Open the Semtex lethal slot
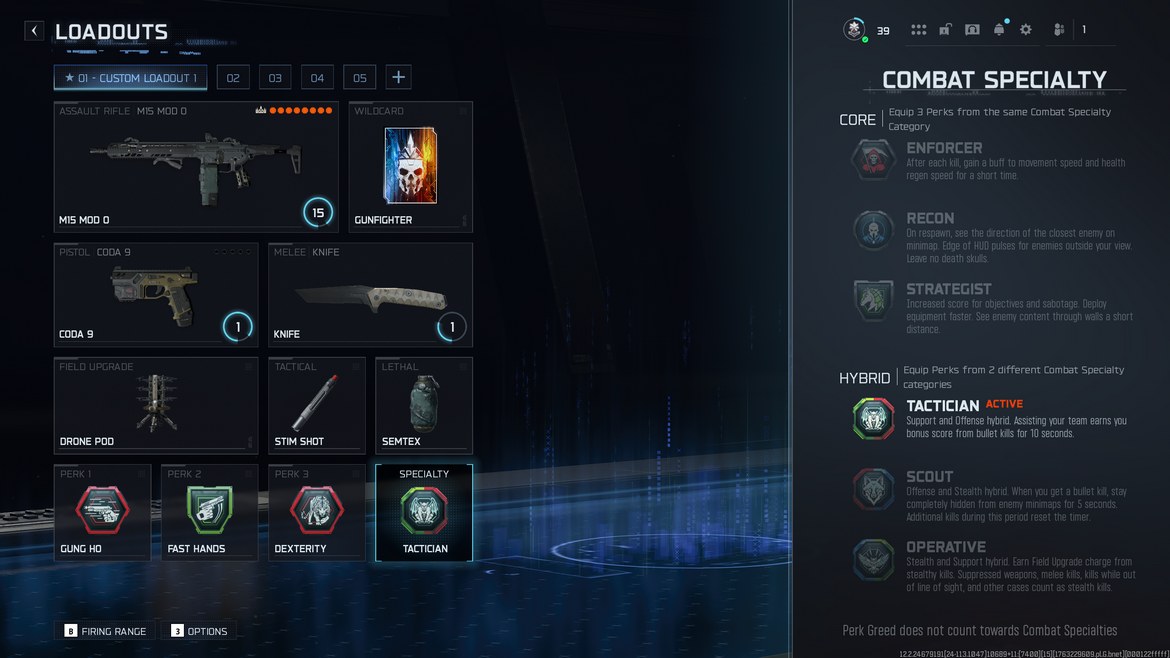 (424, 405)
